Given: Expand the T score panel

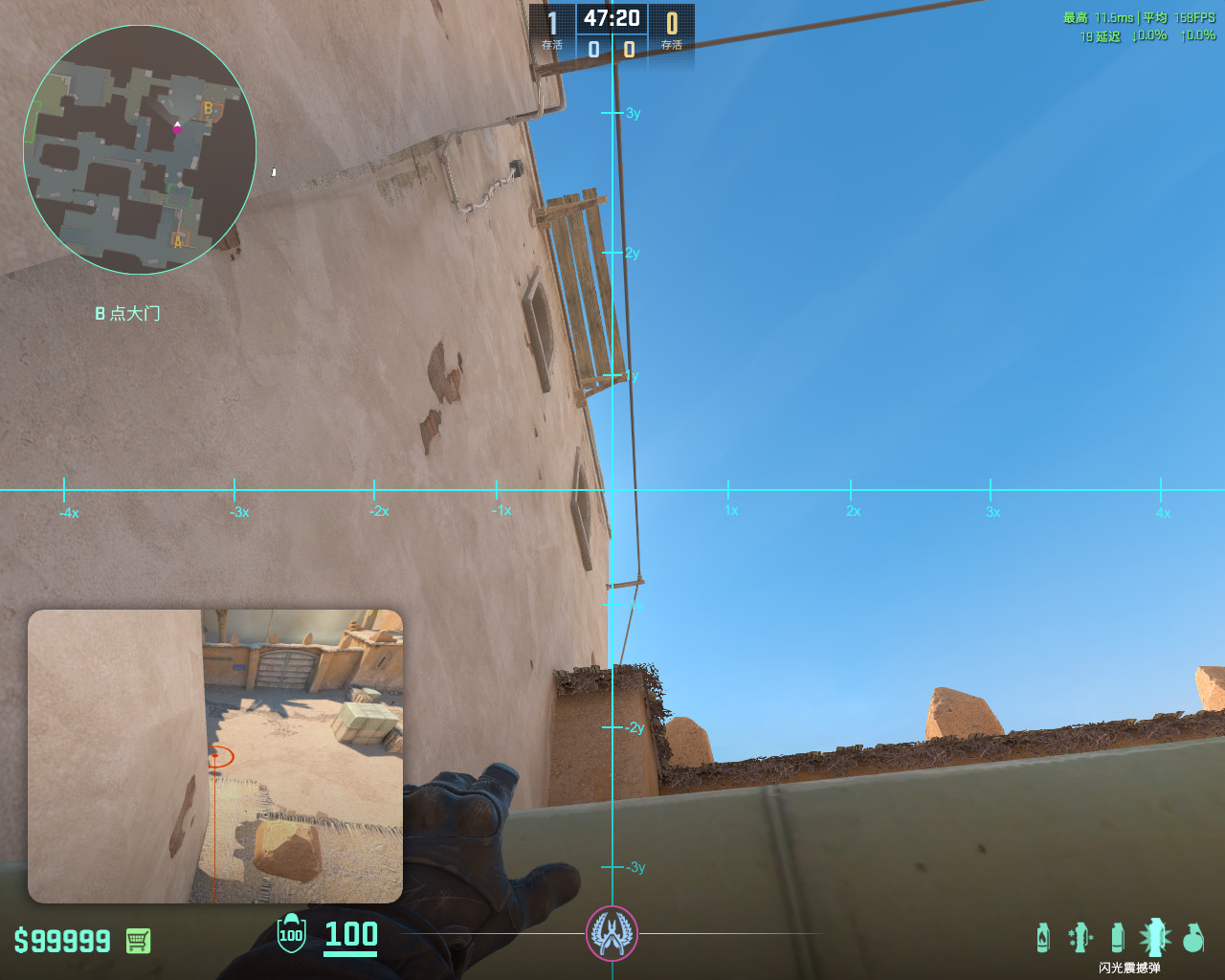Looking at the screenshot, I should [673, 29].
